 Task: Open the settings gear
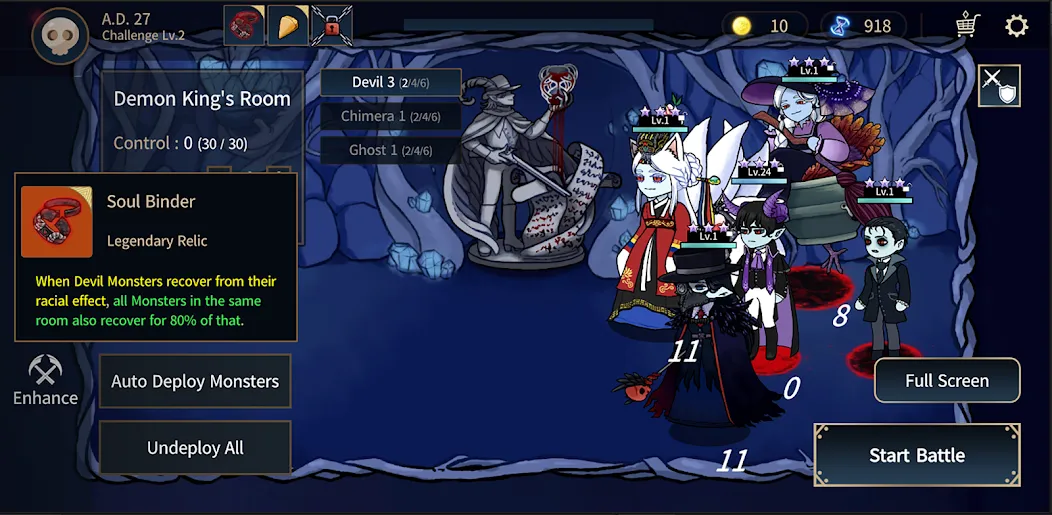[x=1016, y=26]
